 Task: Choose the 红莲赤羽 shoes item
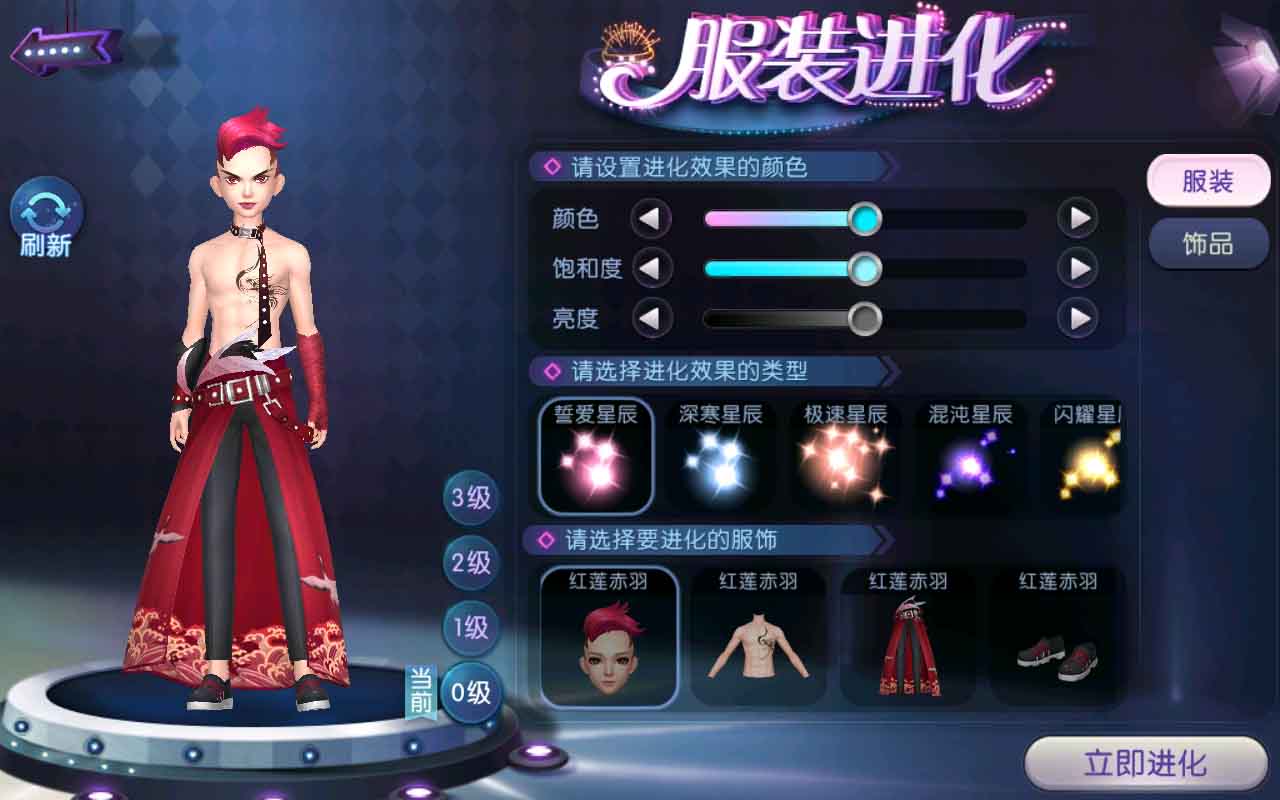1057,637
